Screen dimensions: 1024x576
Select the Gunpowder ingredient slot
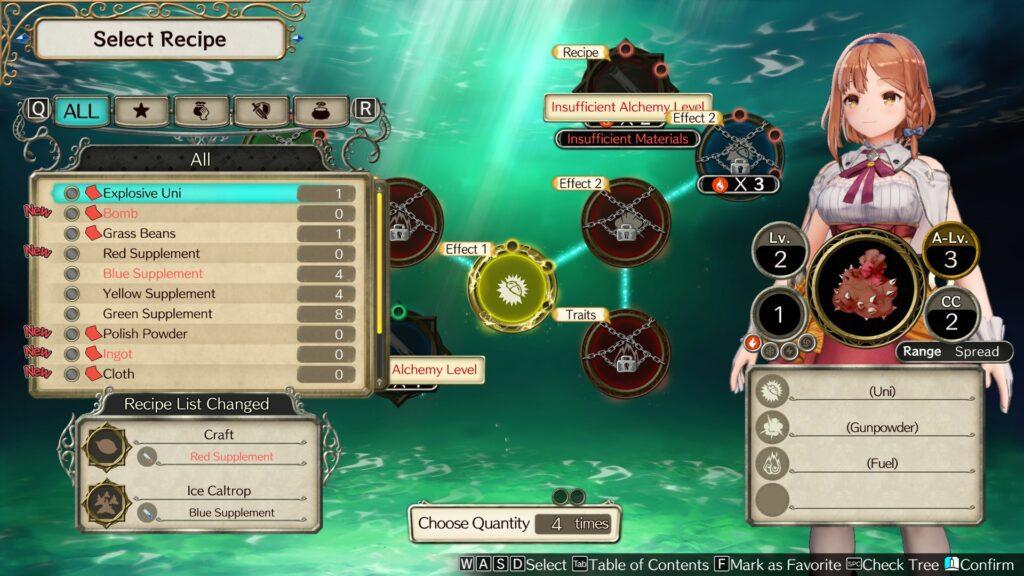[866, 427]
